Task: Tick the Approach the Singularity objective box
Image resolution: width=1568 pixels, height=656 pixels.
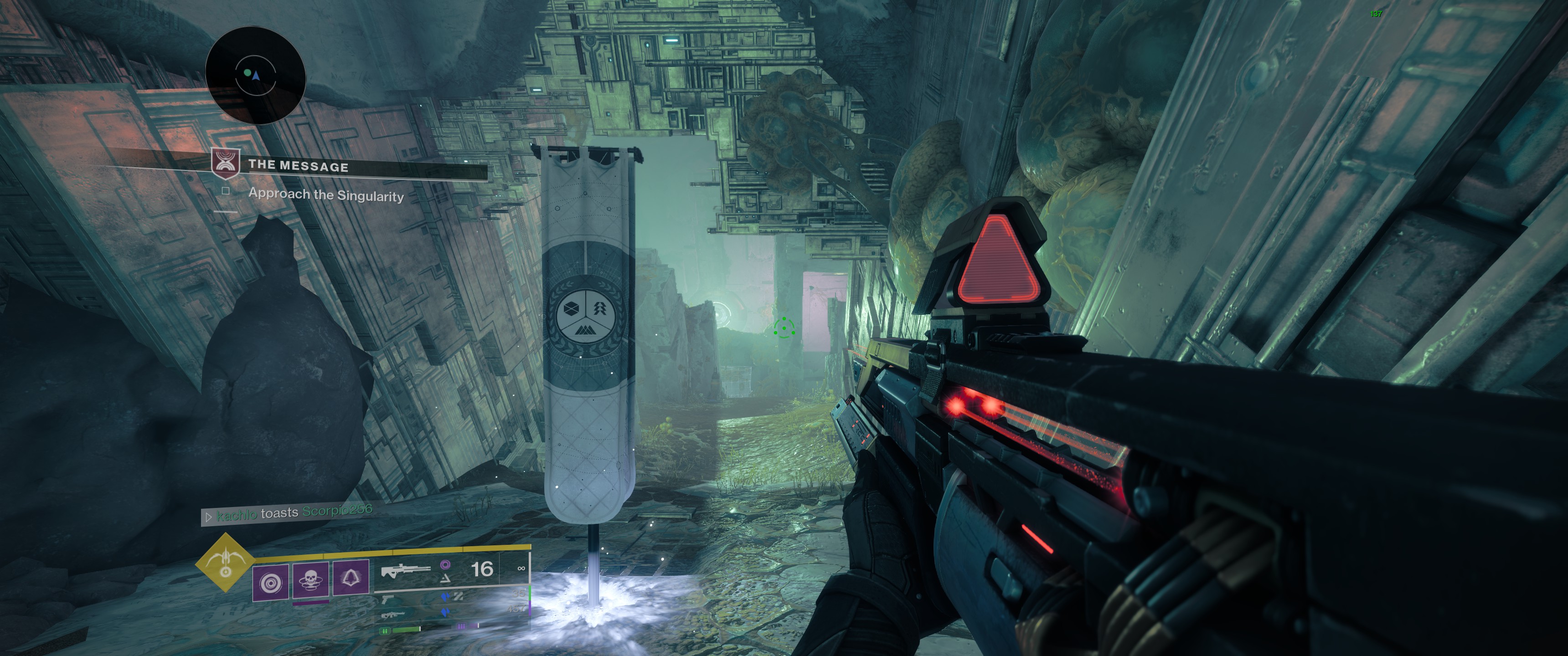Action: [226, 191]
